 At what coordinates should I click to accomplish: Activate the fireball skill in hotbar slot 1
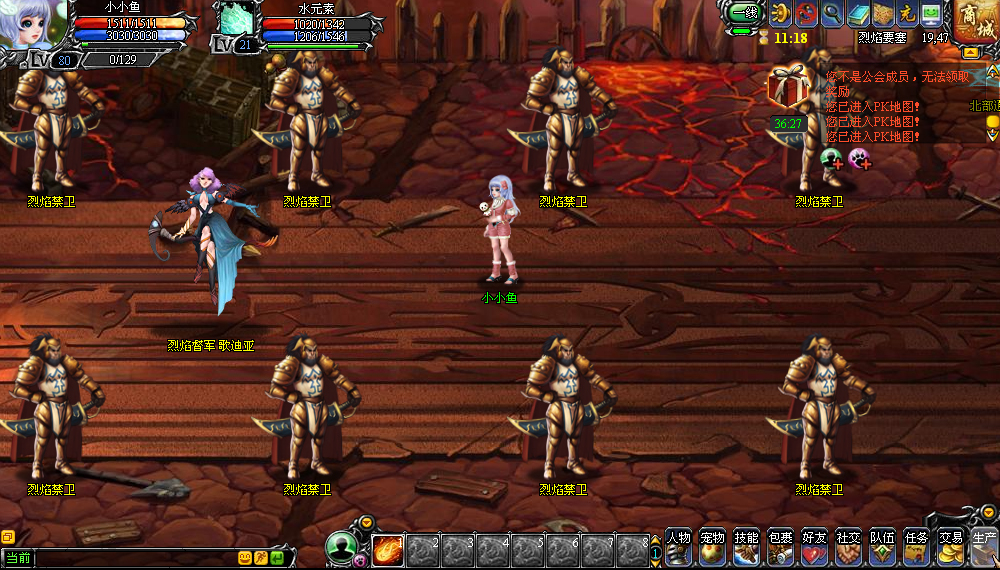387,551
